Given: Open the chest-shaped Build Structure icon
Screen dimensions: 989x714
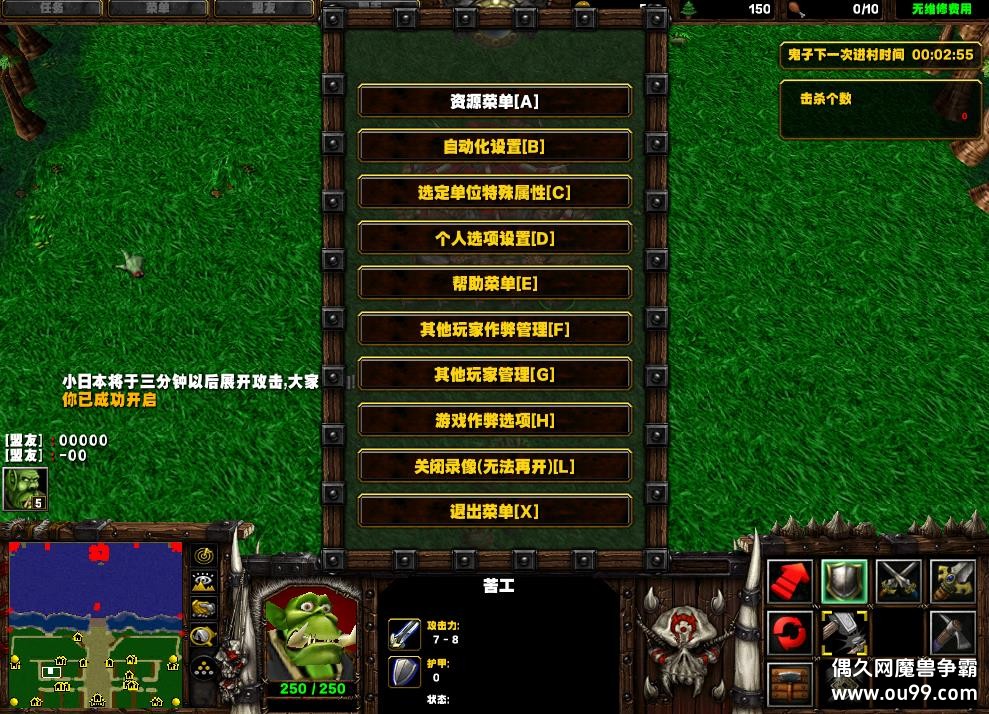Looking at the screenshot, I should (x=790, y=685).
